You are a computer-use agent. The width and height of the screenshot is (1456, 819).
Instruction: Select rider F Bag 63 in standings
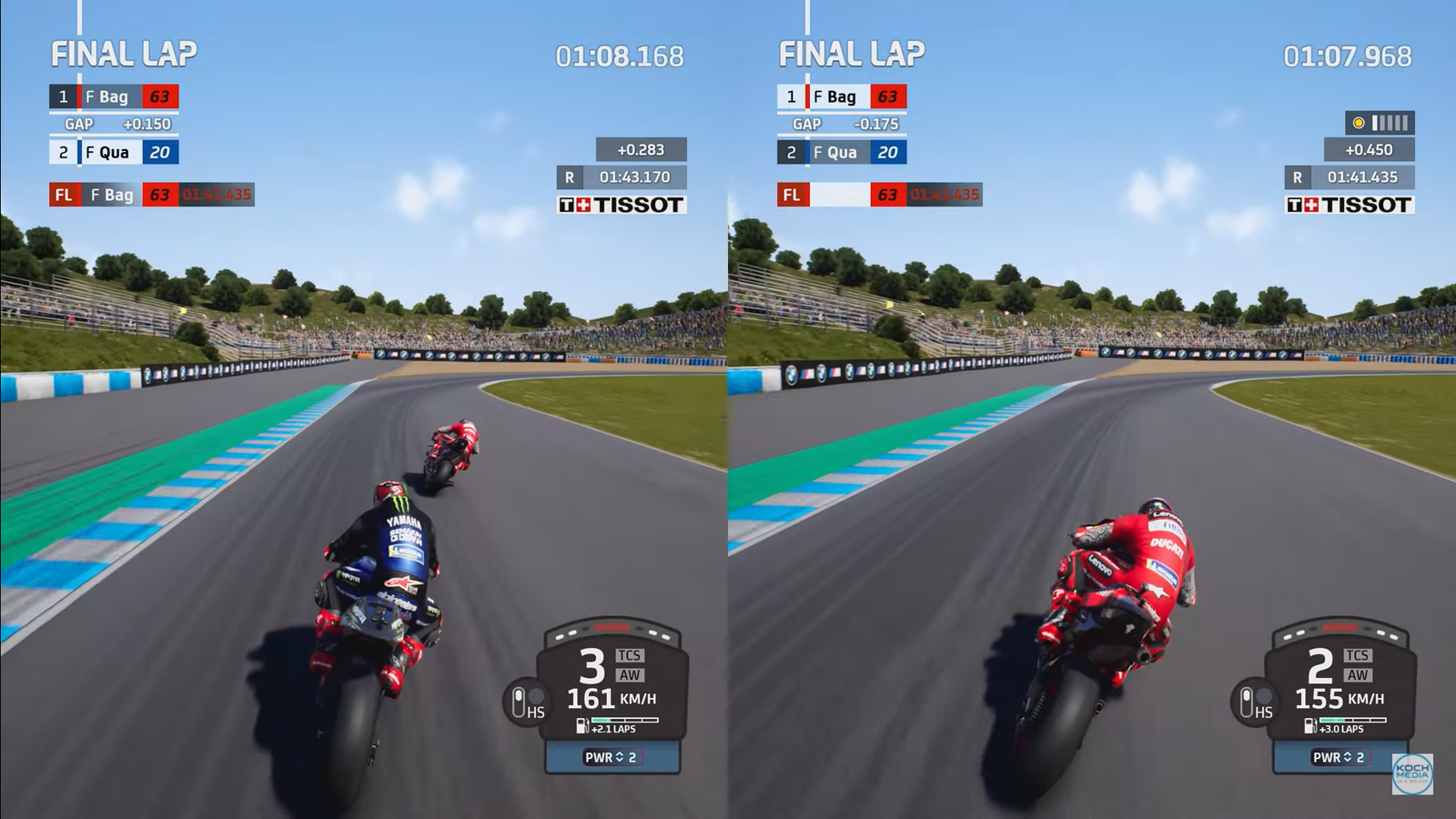coord(113,96)
